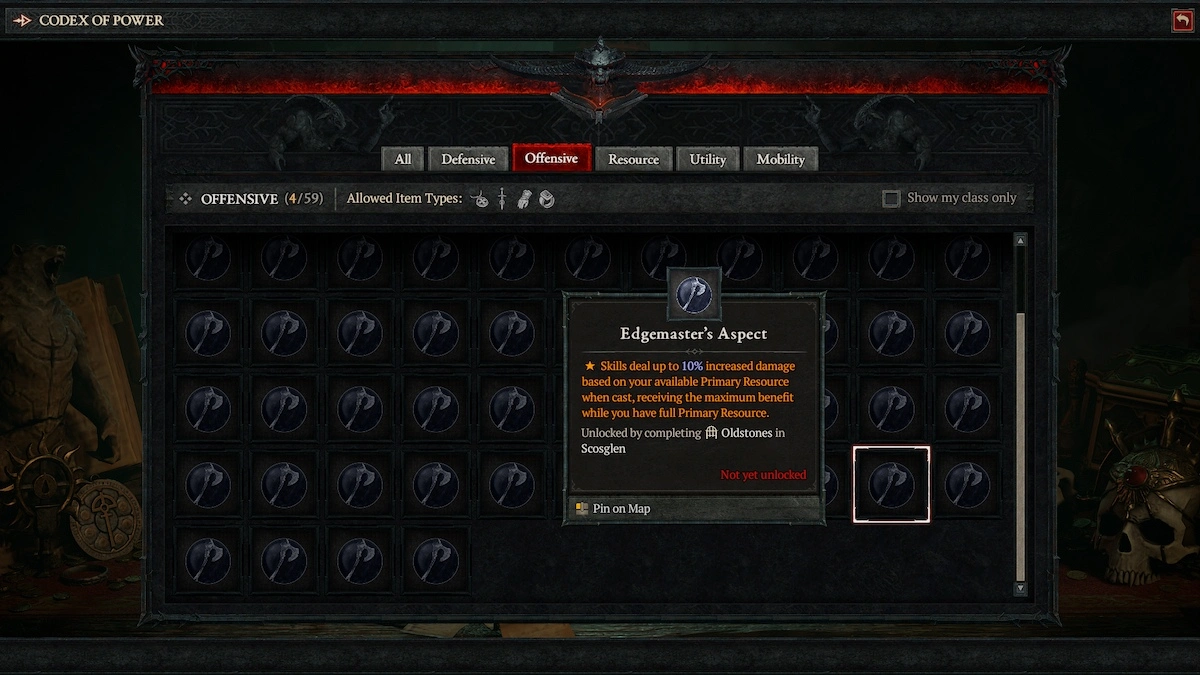Click the scrollbar's up arrow

pos(1020,241)
